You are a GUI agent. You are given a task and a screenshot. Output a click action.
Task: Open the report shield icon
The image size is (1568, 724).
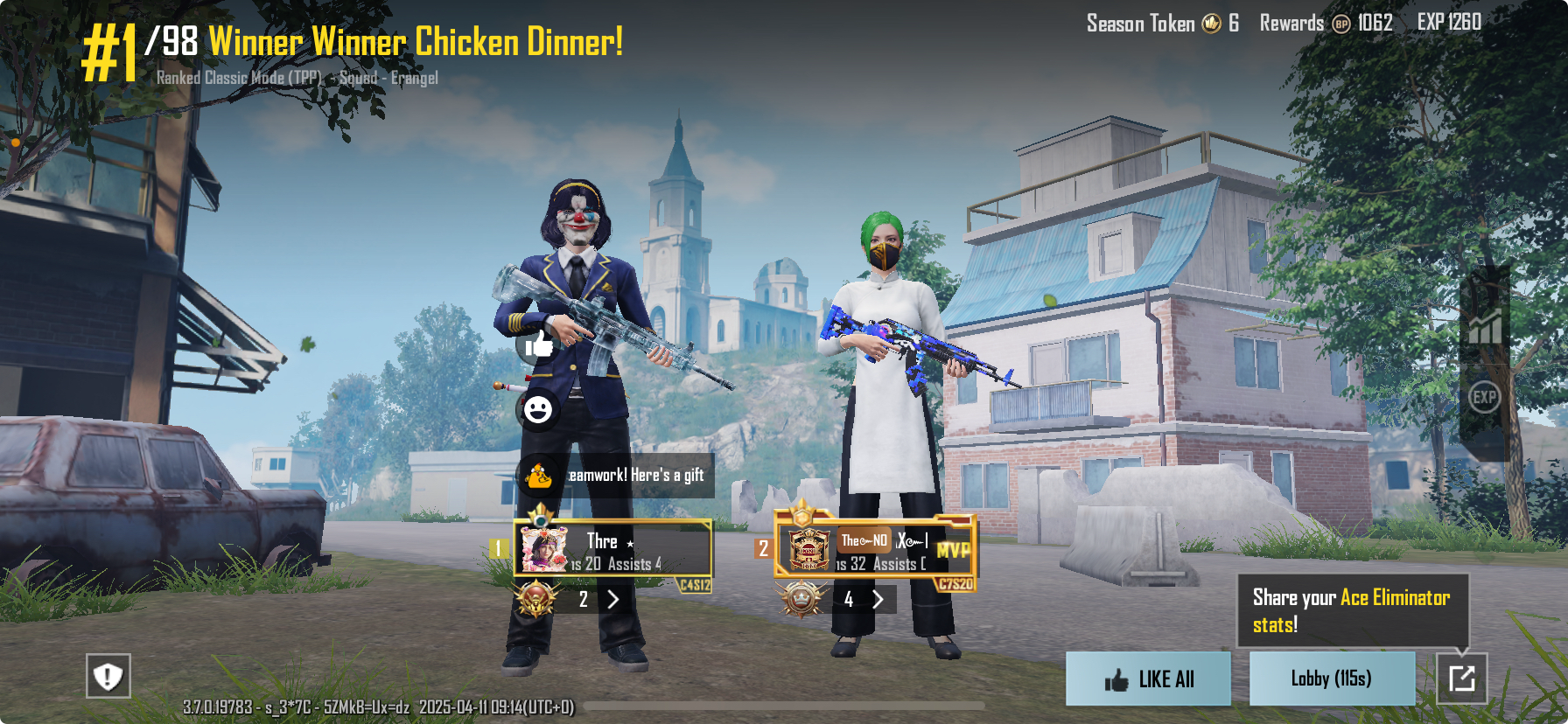108,676
